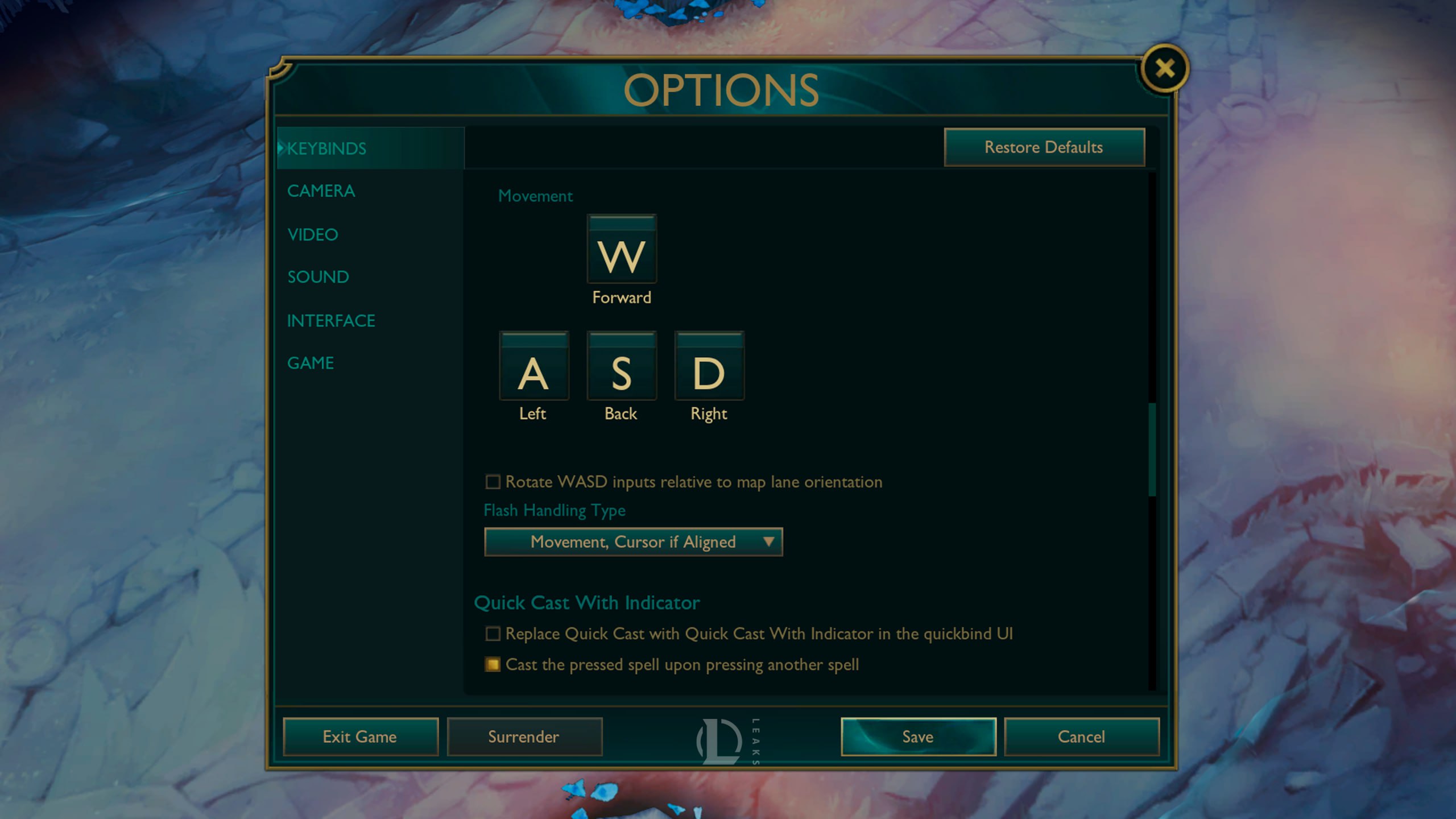
Task: Save the keybind changes
Action: [x=918, y=737]
